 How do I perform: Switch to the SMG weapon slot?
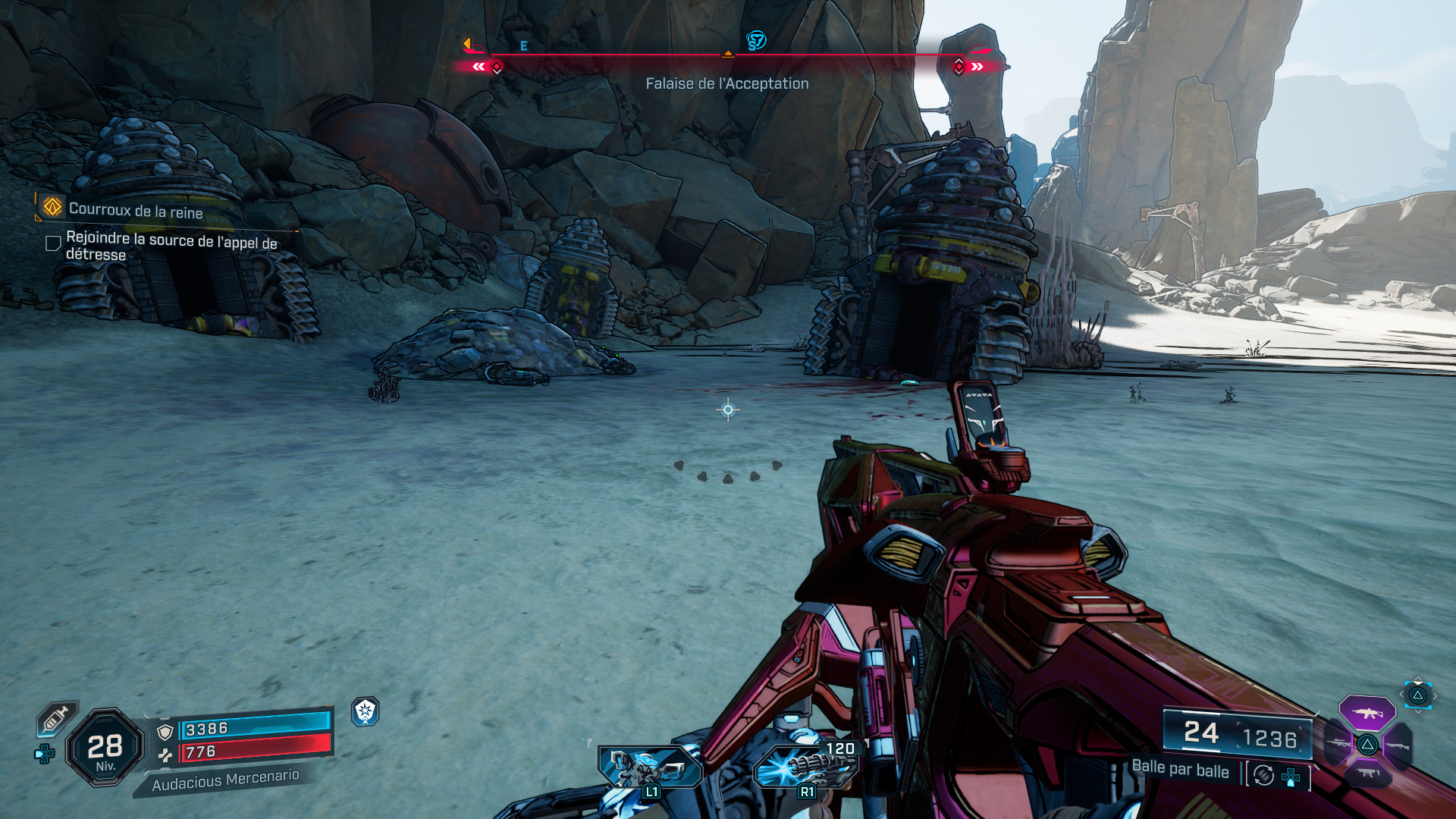pos(1367,773)
